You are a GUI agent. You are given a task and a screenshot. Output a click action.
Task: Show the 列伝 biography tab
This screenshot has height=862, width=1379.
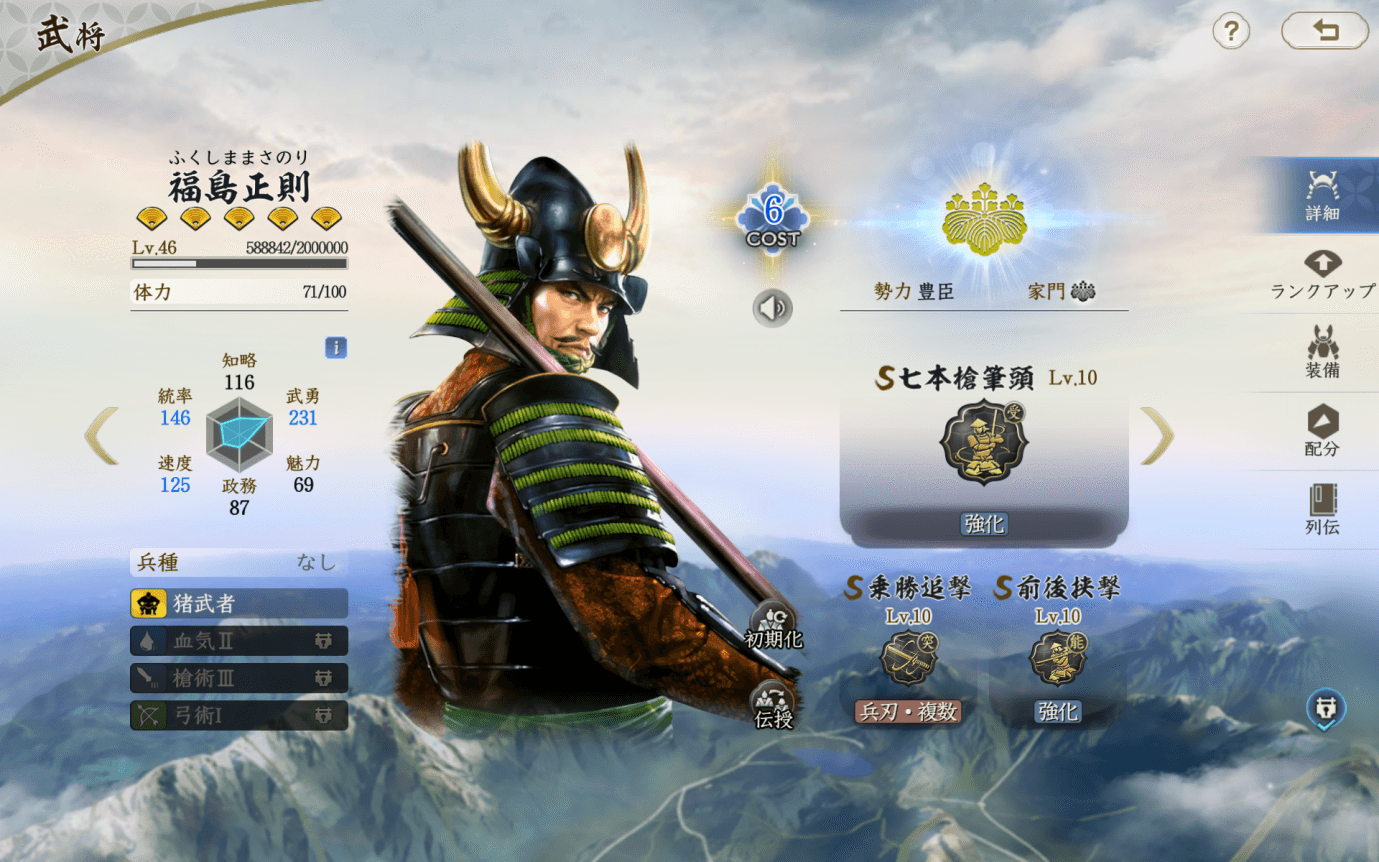coord(1322,509)
